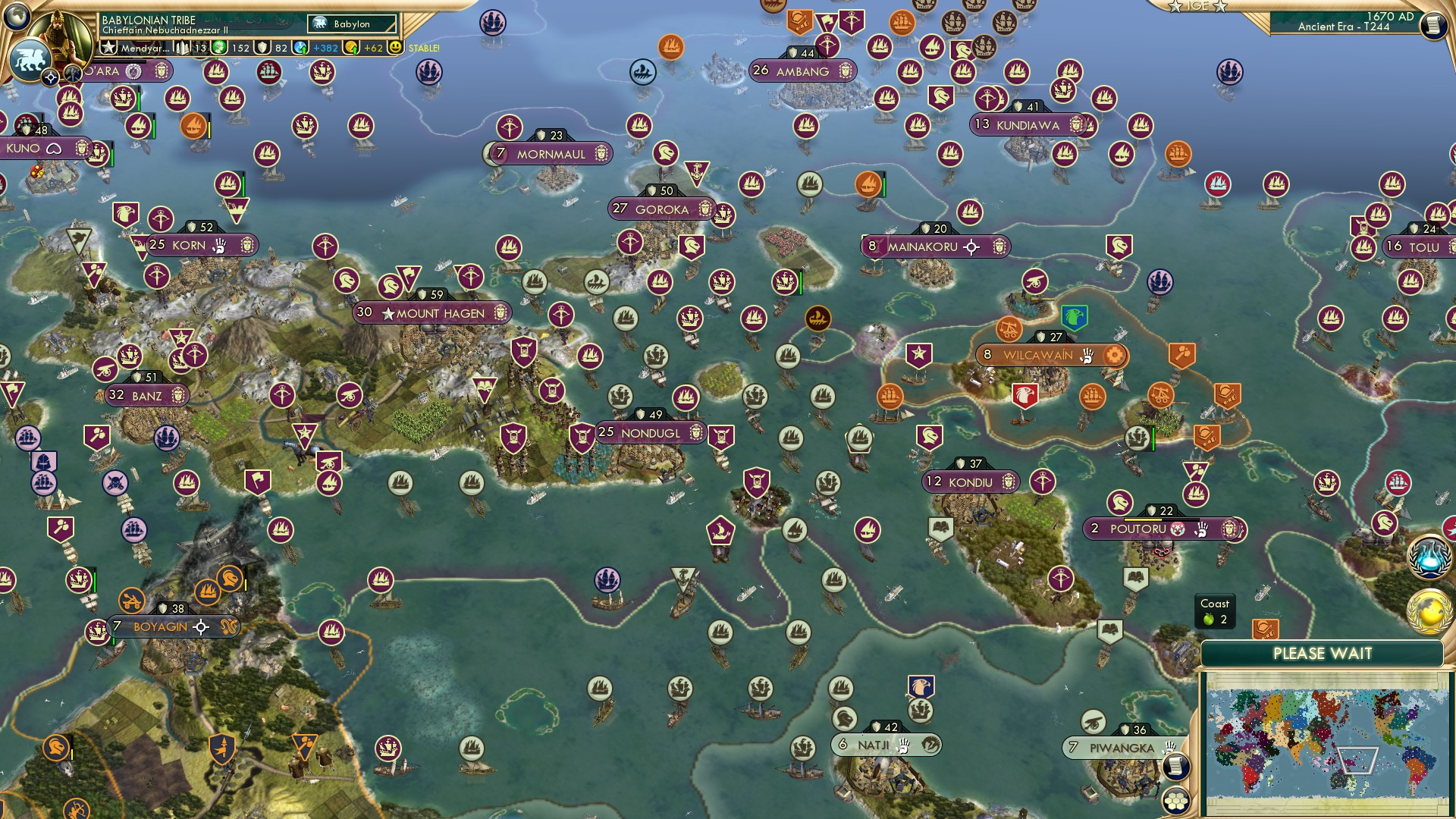Open the social policy star icon
The height and width of the screenshot is (819, 1456).
pyautogui.click(x=108, y=48)
